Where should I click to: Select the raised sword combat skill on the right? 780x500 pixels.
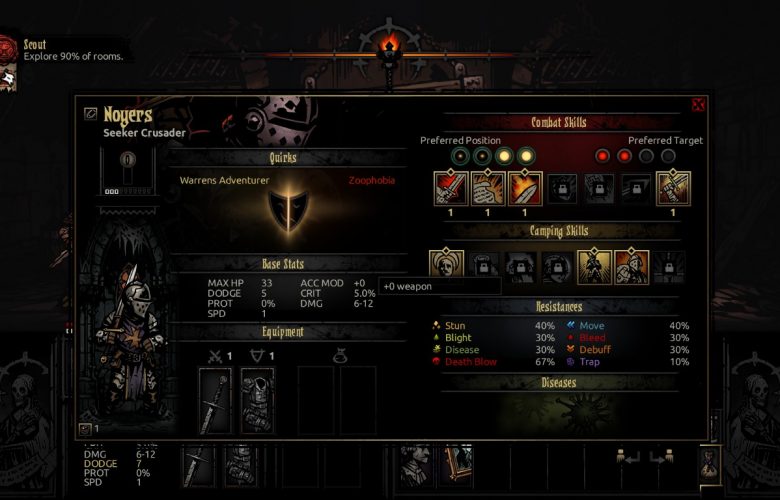coord(673,189)
